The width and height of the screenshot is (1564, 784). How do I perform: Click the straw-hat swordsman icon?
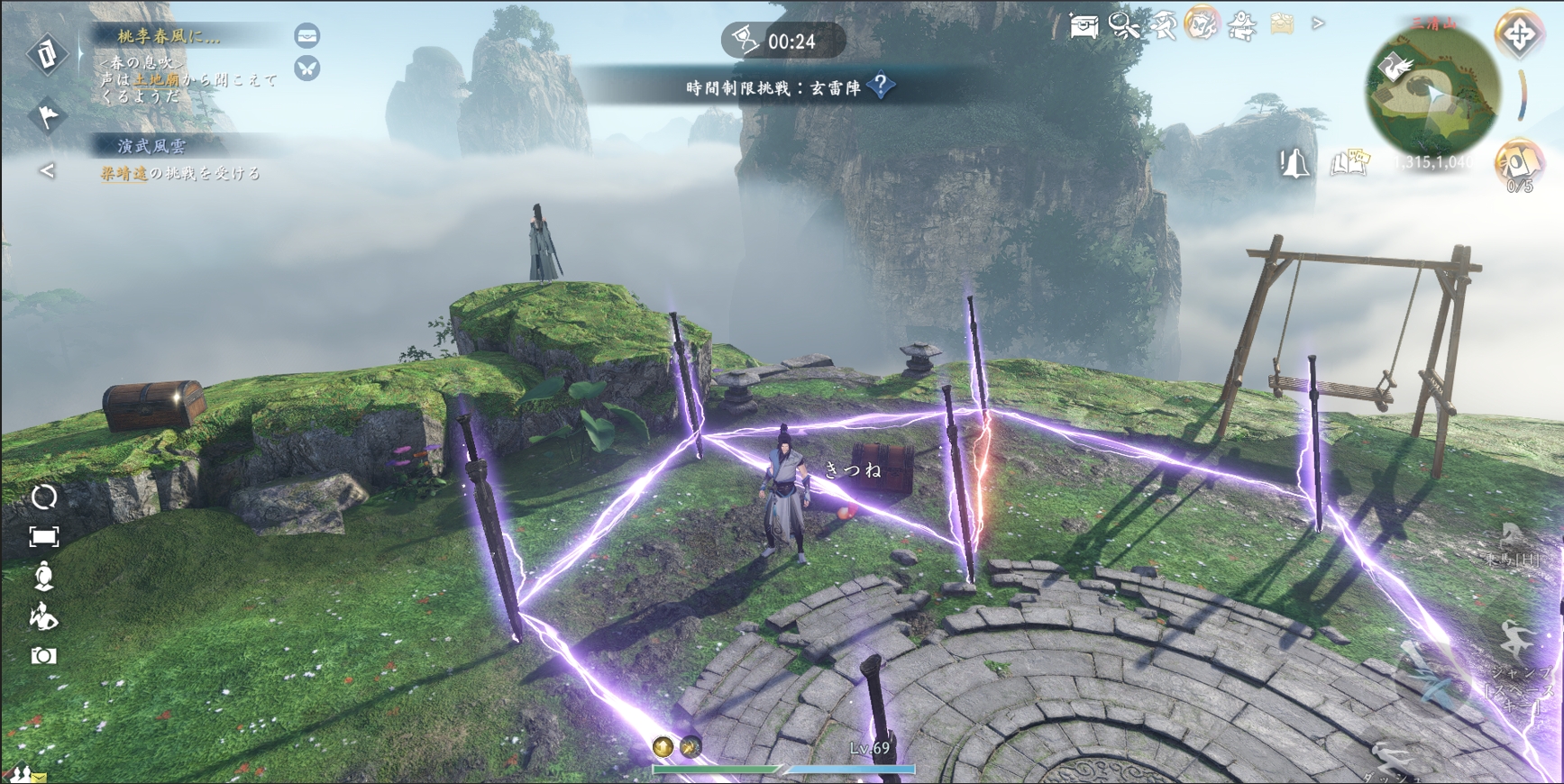pyautogui.click(x=1164, y=26)
